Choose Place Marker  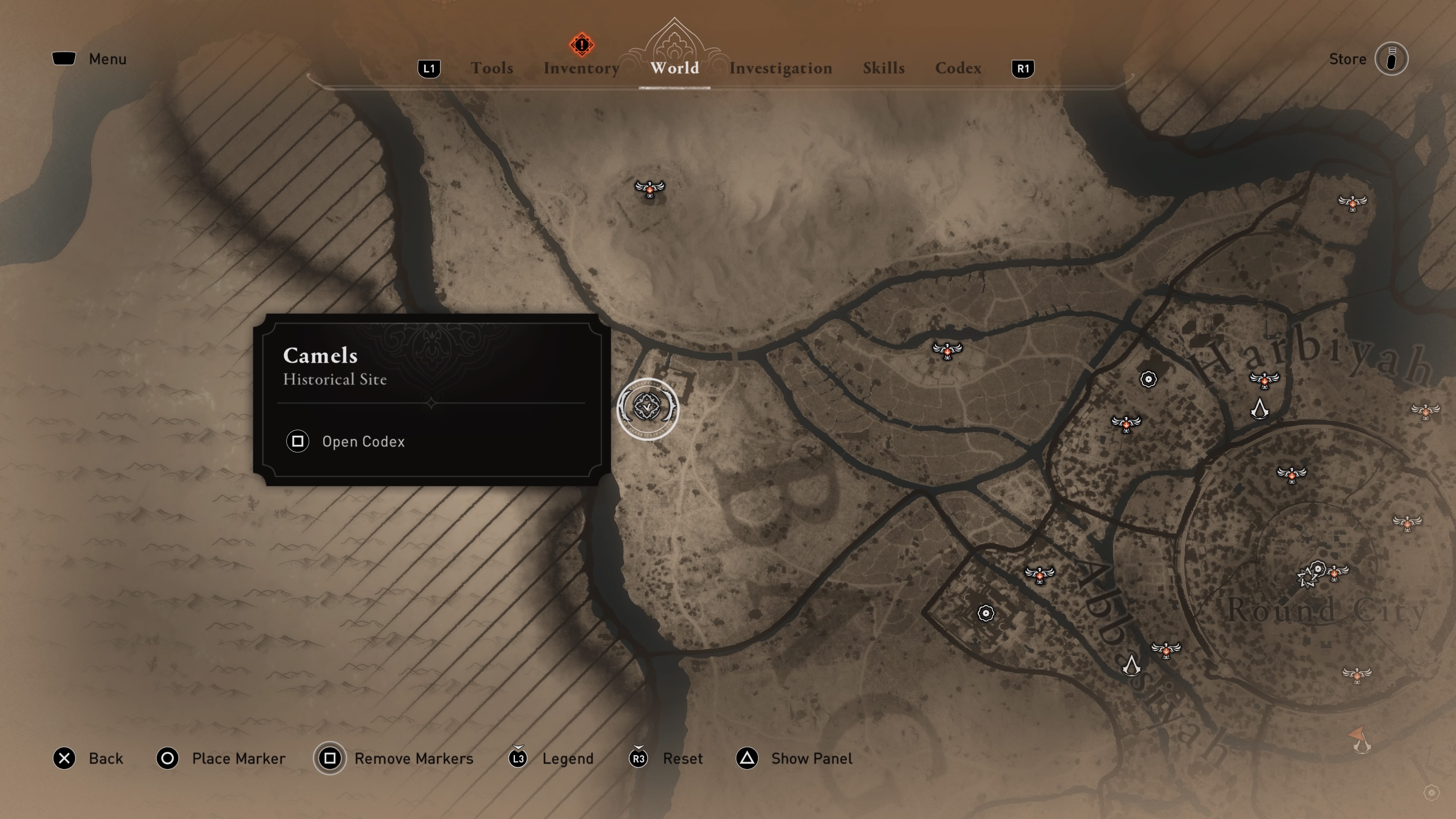pos(238,758)
